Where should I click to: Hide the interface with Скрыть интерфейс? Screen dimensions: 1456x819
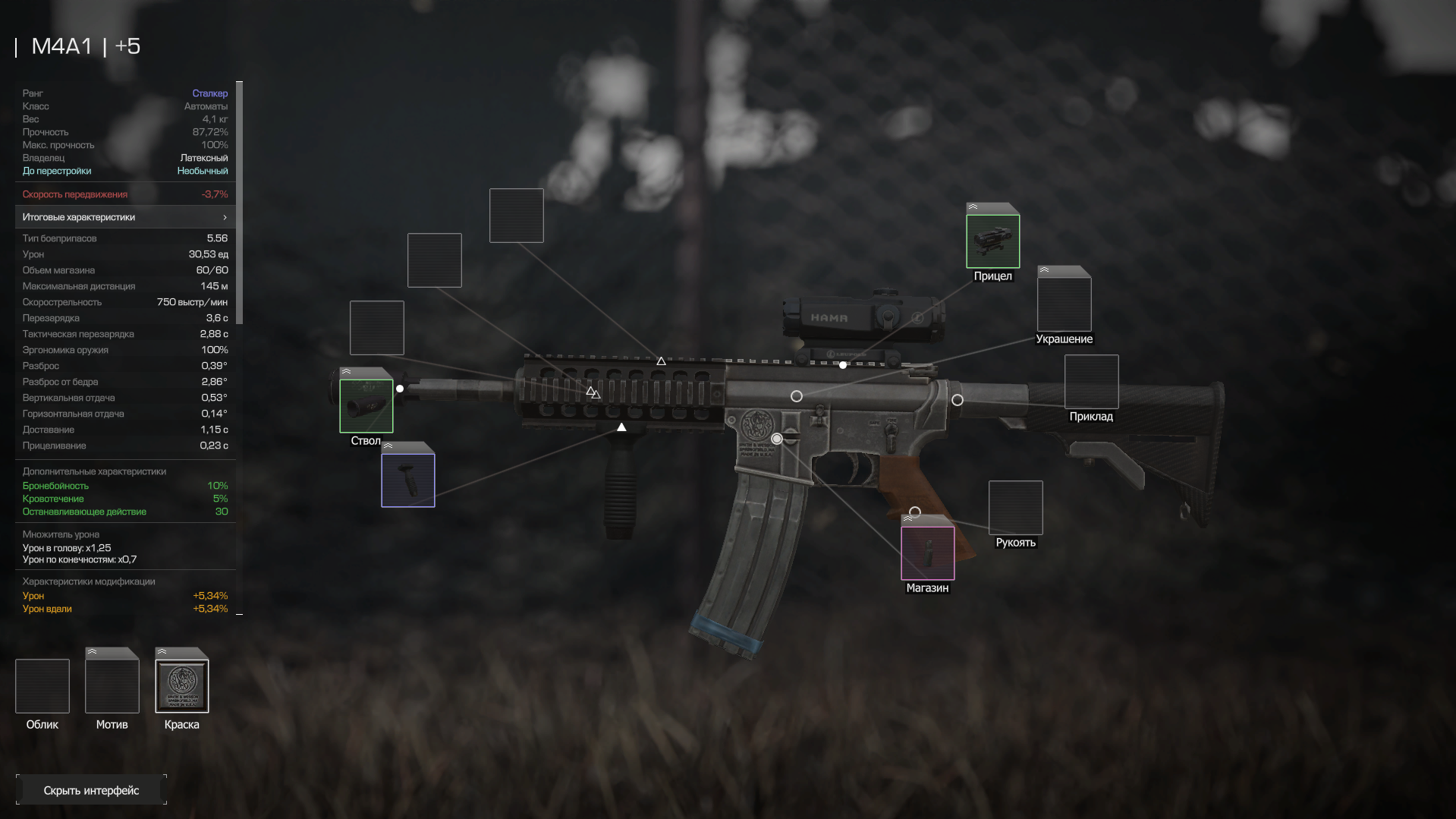[91, 790]
